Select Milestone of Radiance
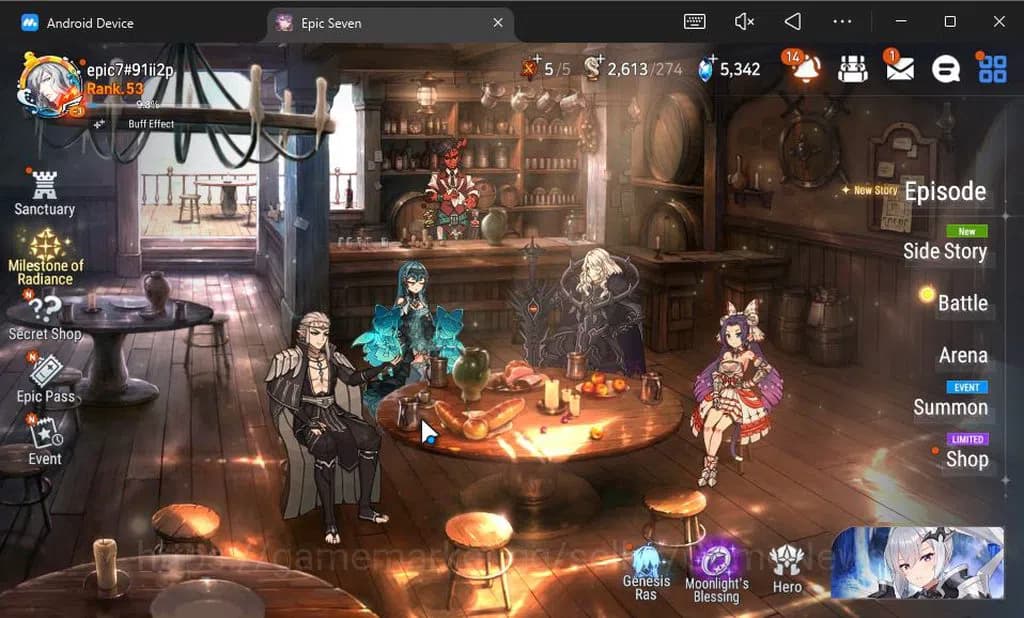Screen dimensions: 1024x618 [x=46, y=257]
